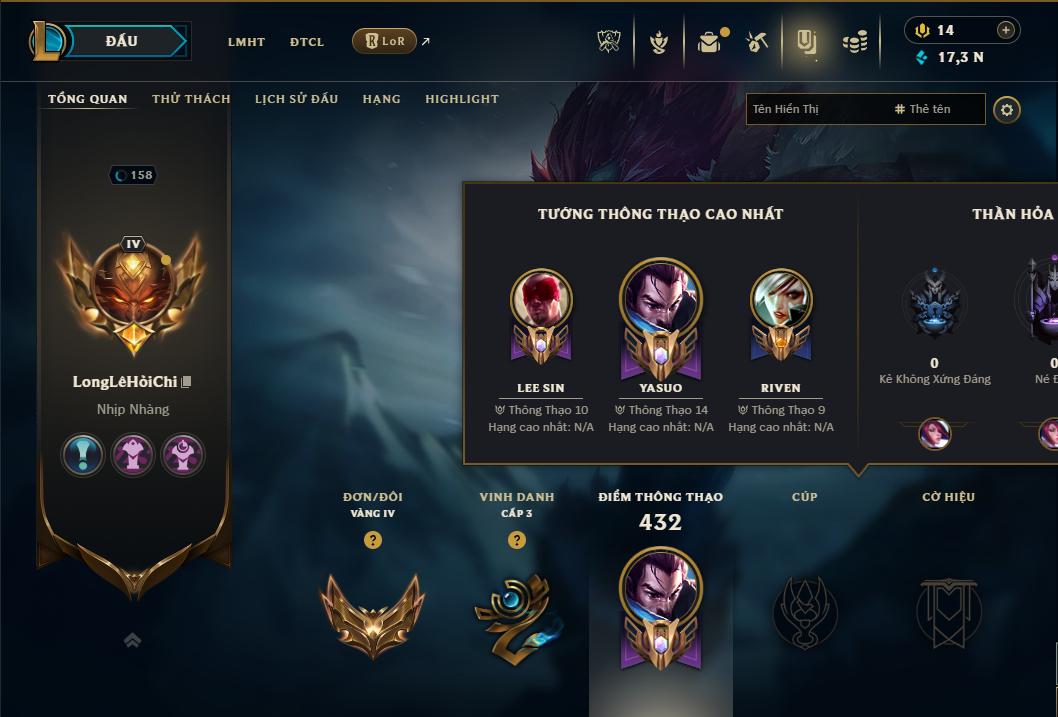Select the Yasuo mastery portrait in top champions

(661, 300)
